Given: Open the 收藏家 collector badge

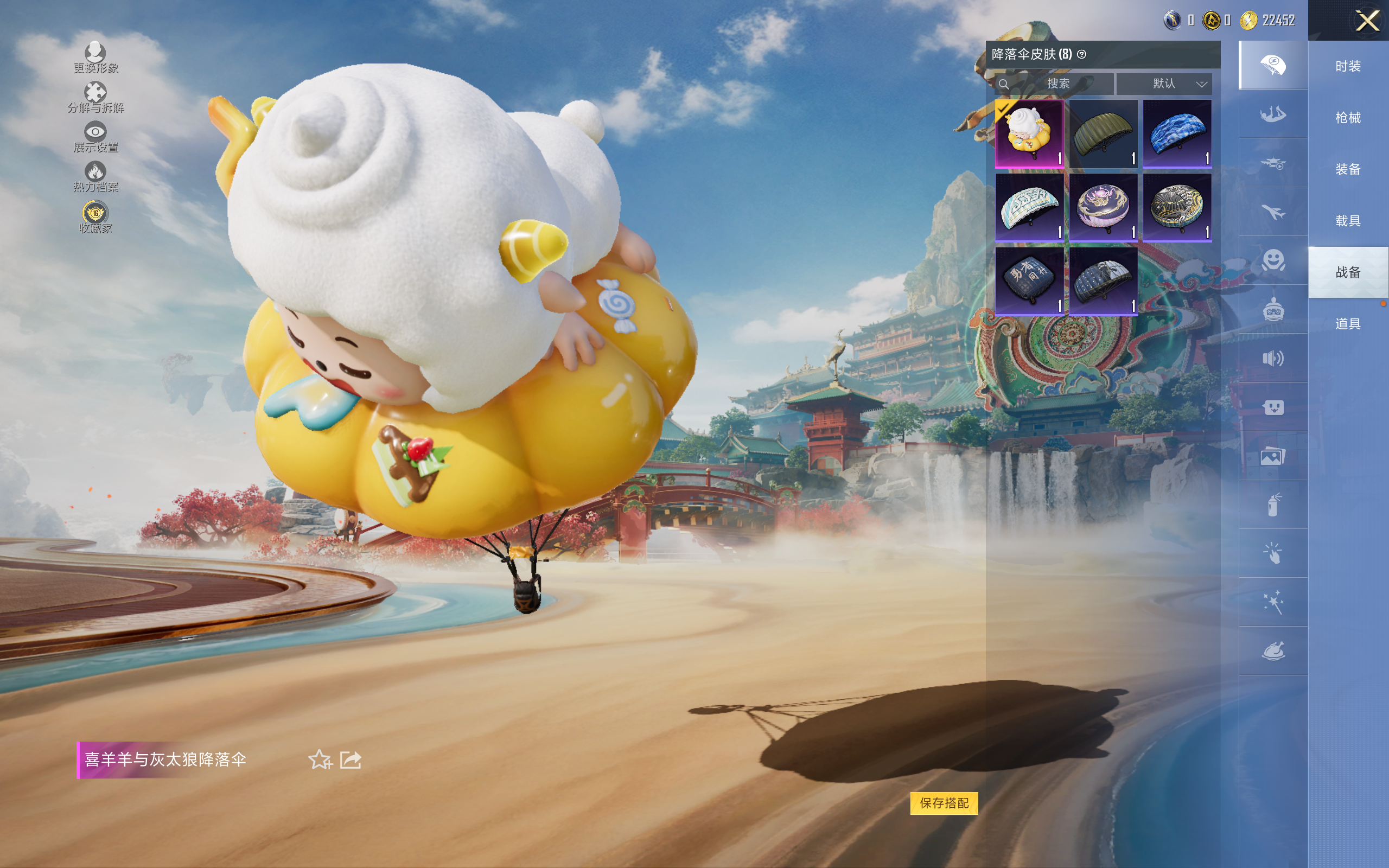Looking at the screenshot, I should [x=95, y=217].
